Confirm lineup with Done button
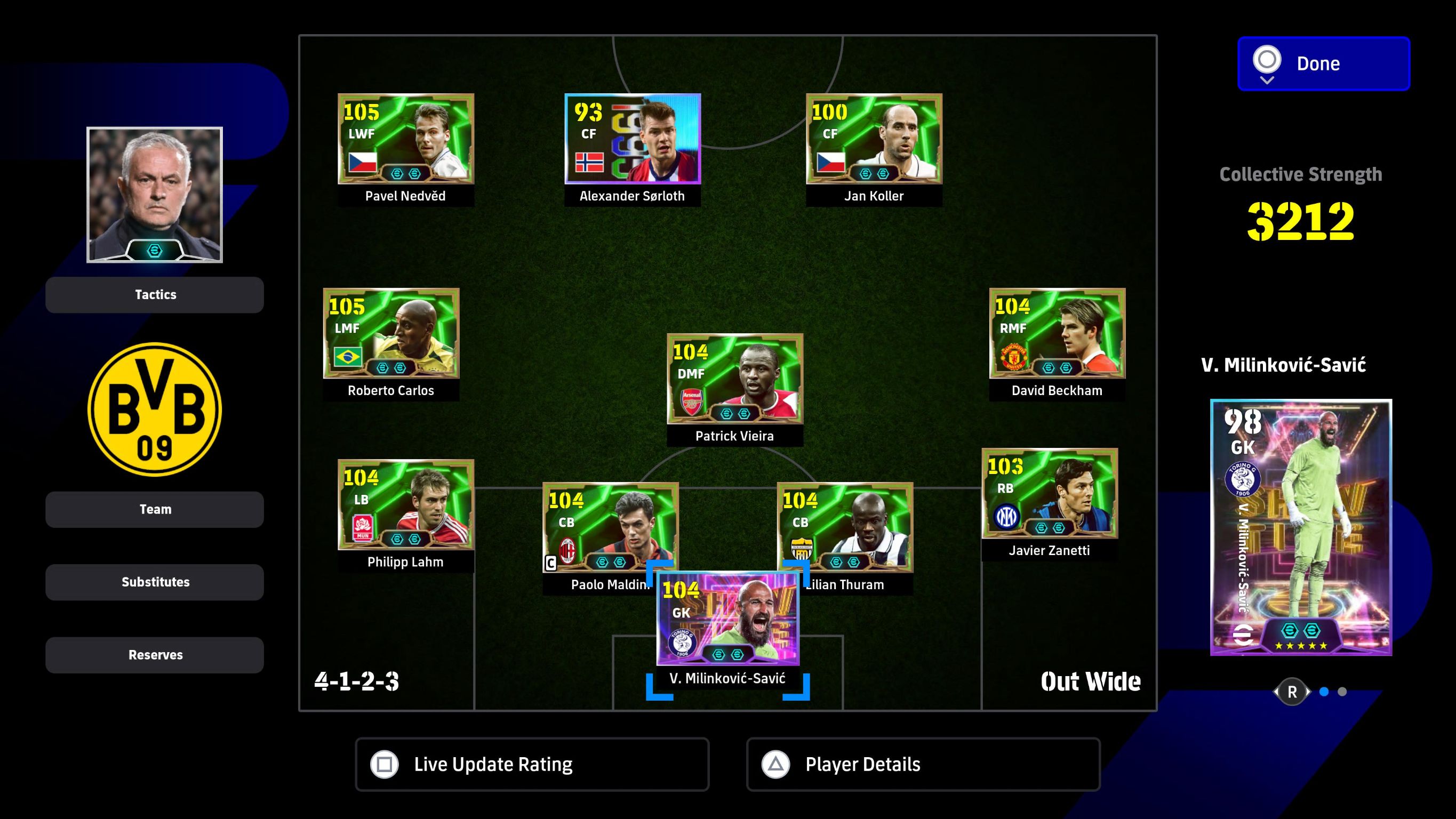Image resolution: width=1456 pixels, height=819 pixels. [x=1323, y=63]
